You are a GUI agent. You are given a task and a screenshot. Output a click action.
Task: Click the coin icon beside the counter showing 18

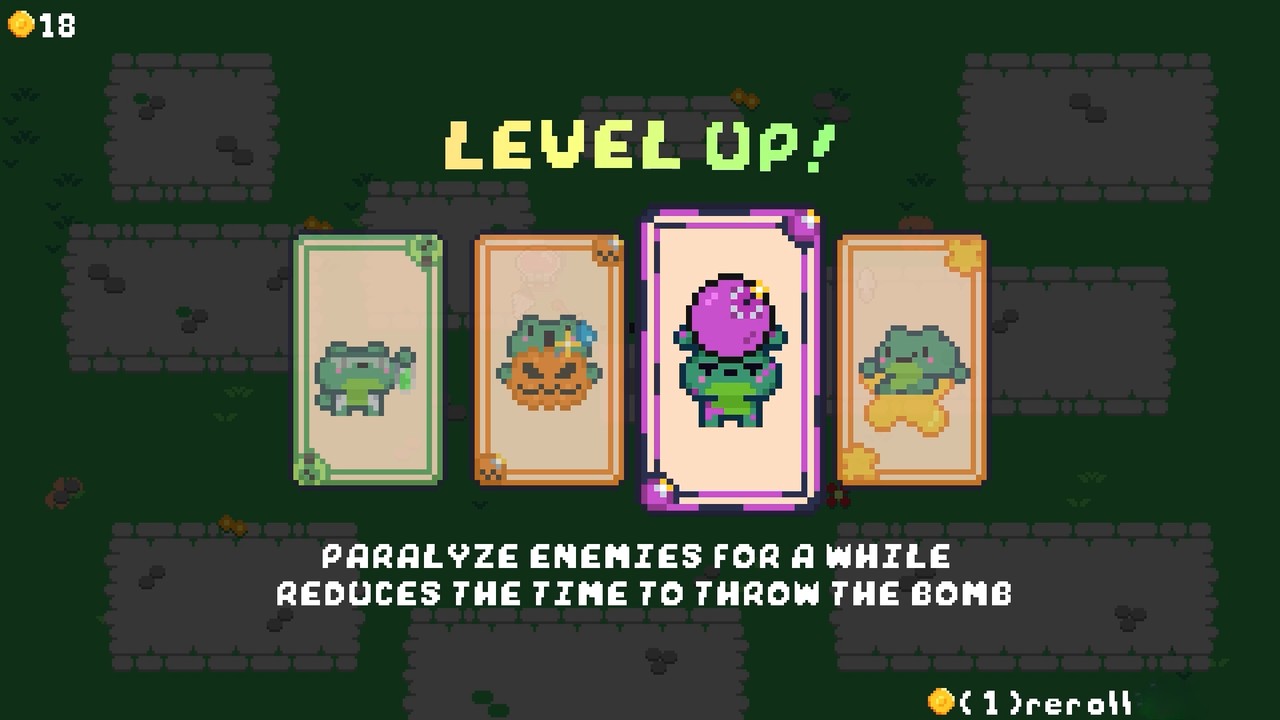(x=20, y=25)
